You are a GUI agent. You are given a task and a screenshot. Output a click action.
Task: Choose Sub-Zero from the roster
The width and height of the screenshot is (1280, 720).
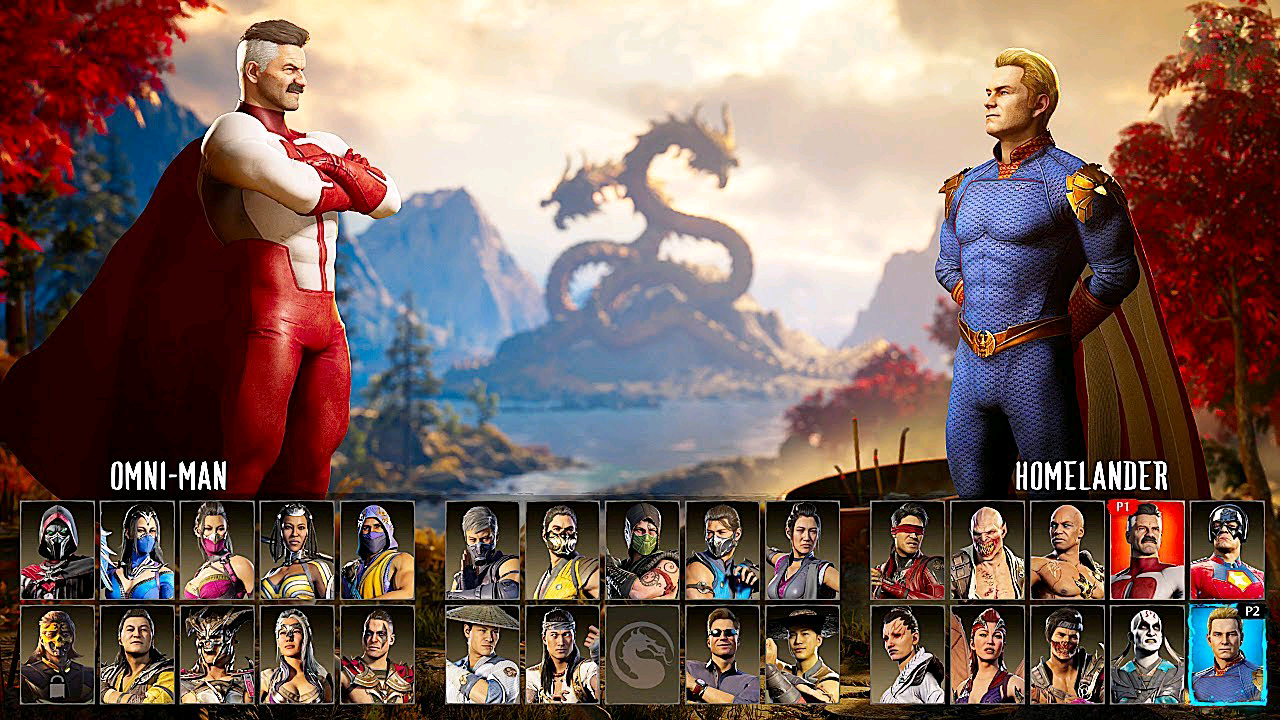[x=725, y=550]
